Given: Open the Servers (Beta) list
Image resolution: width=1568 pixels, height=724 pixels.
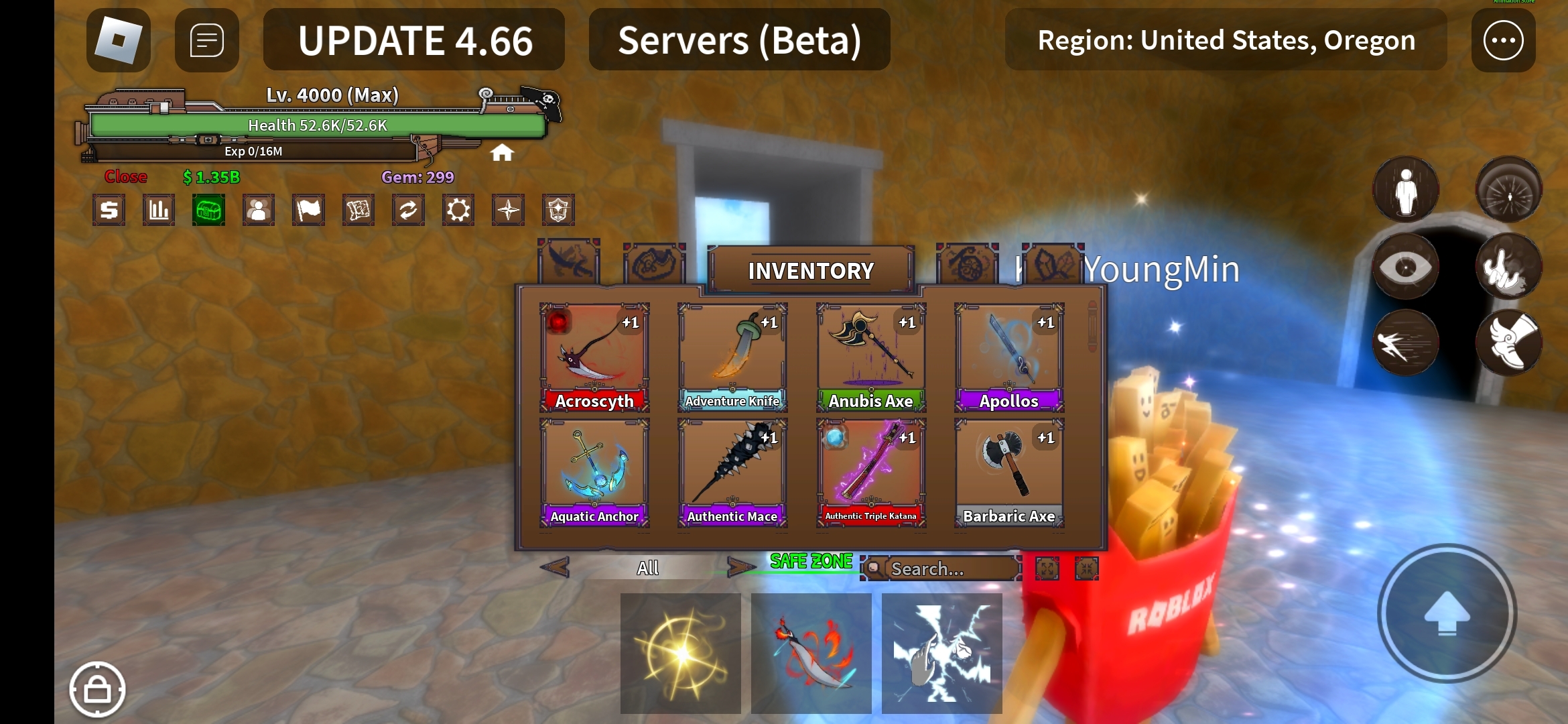Looking at the screenshot, I should [x=739, y=40].
